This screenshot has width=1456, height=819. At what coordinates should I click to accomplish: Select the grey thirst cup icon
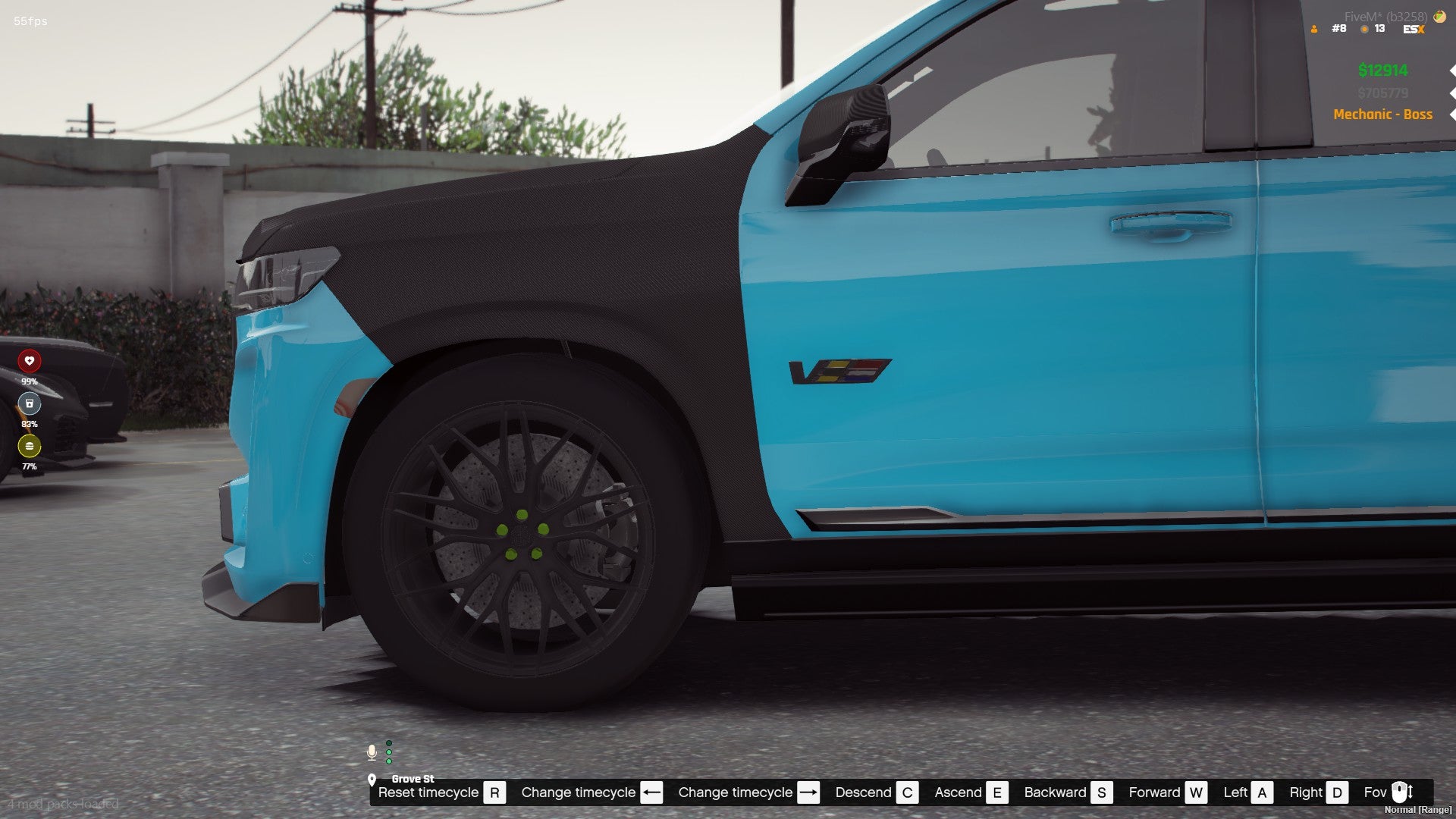[x=30, y=403]
